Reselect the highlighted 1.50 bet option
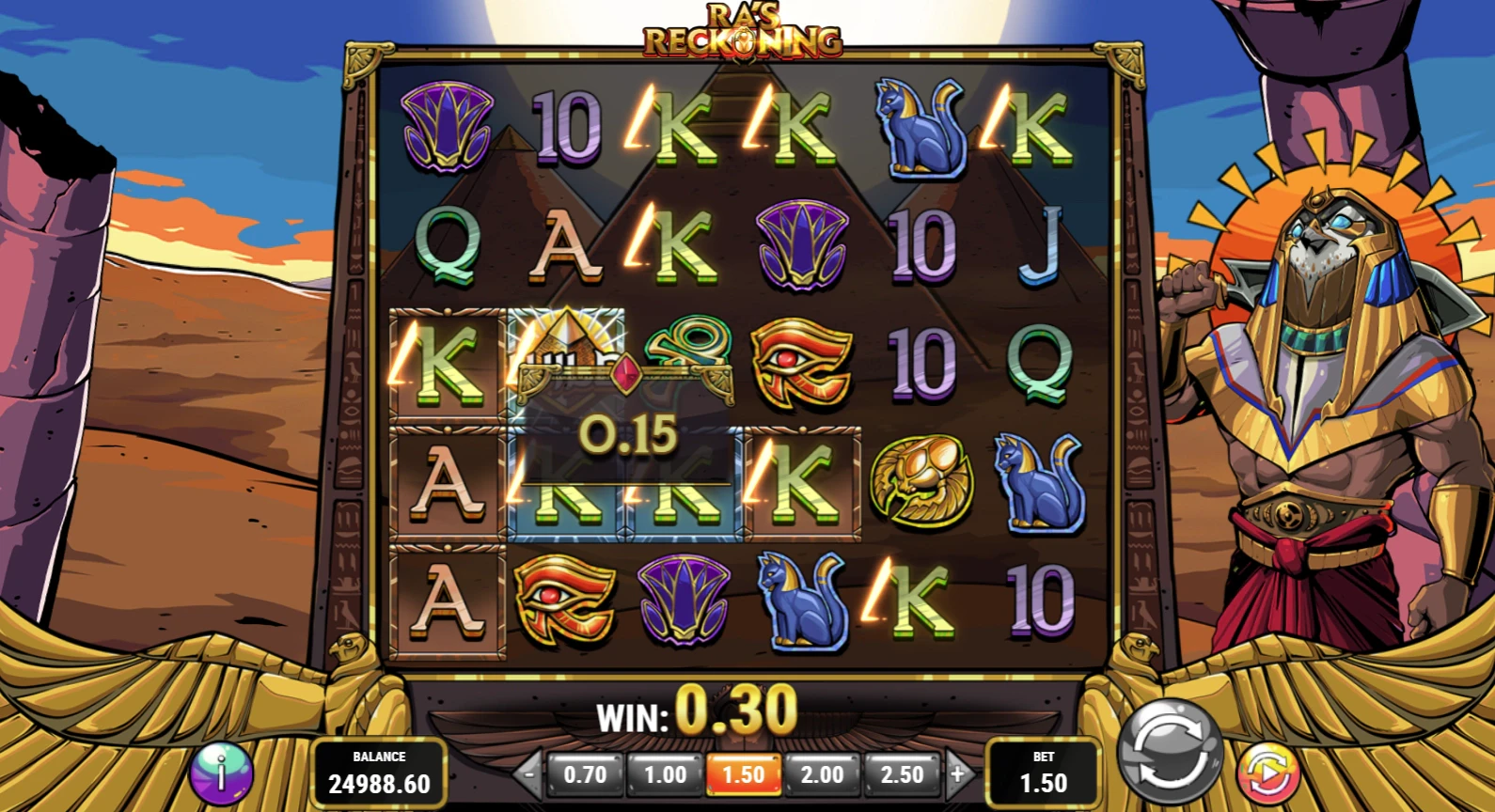The width and height of the screenshot is (1495, 812). [x=743, y=774]
